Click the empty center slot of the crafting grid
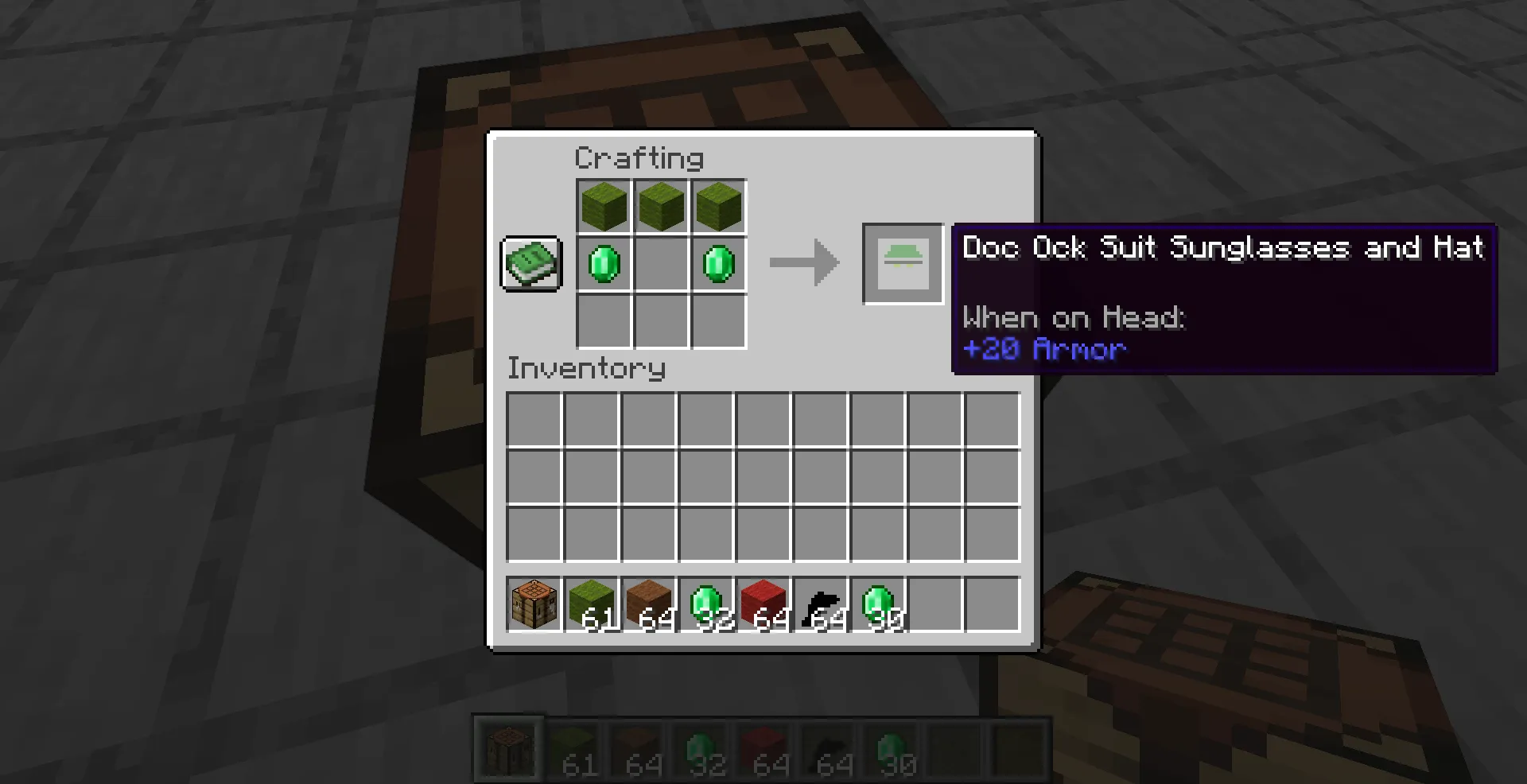The width and height of the screenshot is (1527, 784). pyautogui.click(x=661, y=263)
